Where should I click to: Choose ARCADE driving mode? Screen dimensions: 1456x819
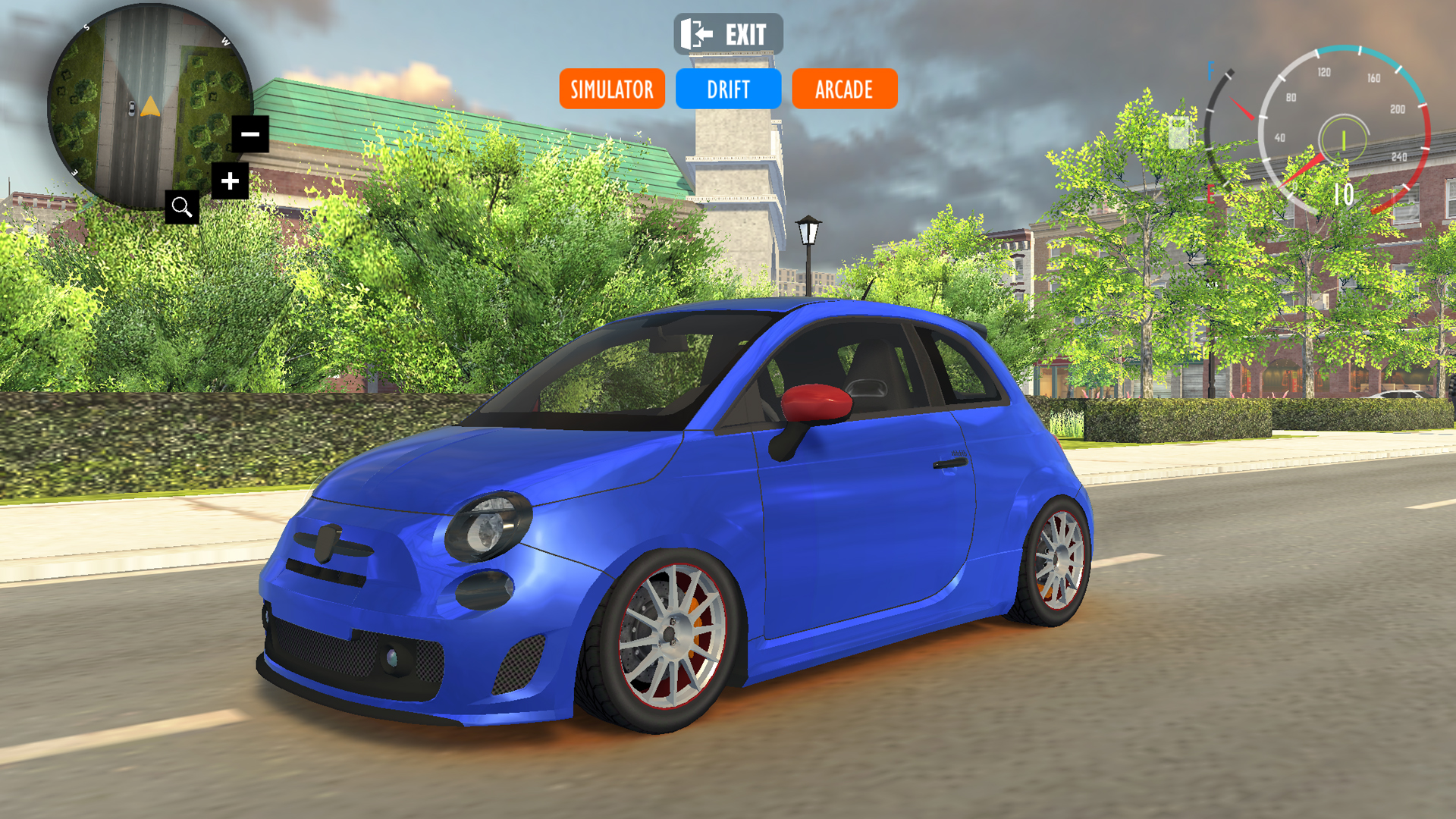(844, 89)
